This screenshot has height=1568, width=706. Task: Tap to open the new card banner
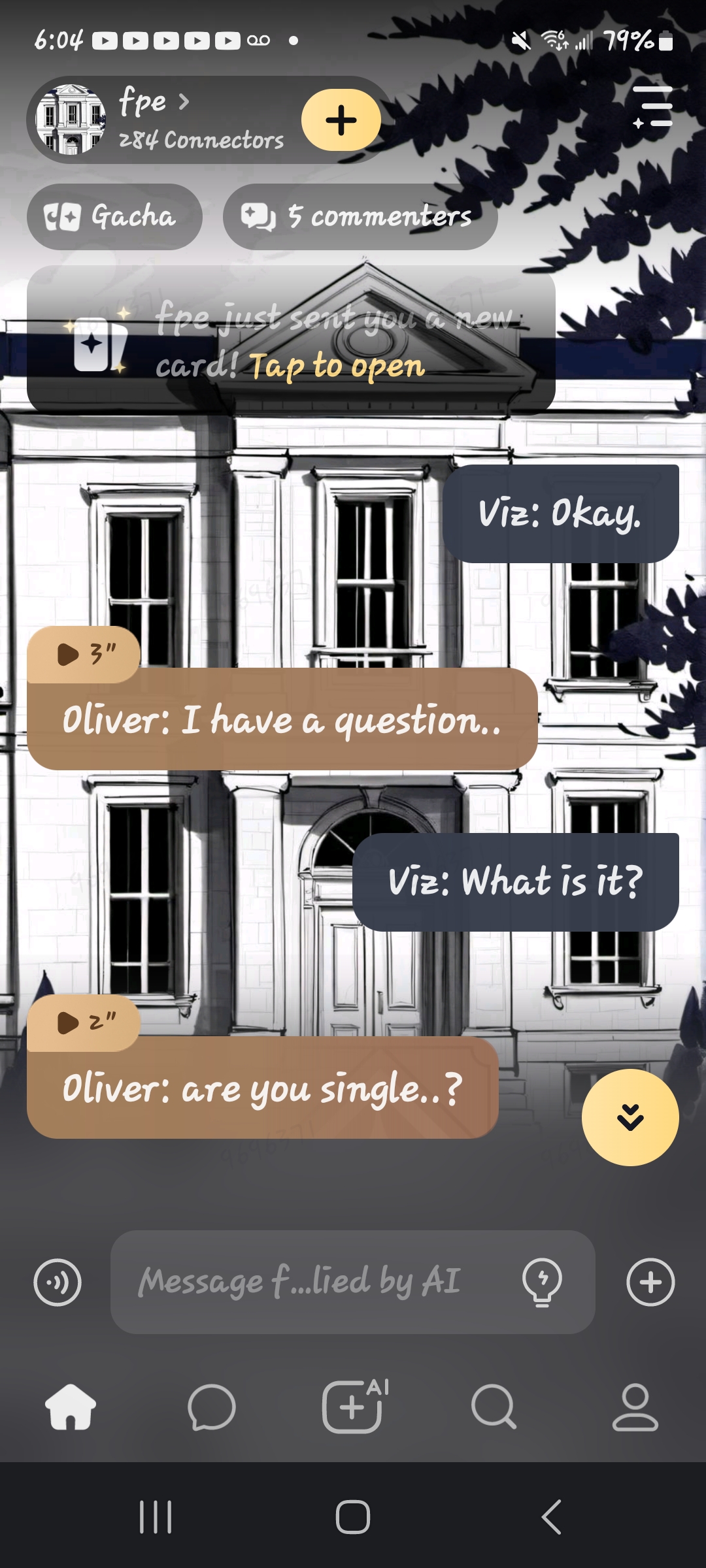(291, 340)
